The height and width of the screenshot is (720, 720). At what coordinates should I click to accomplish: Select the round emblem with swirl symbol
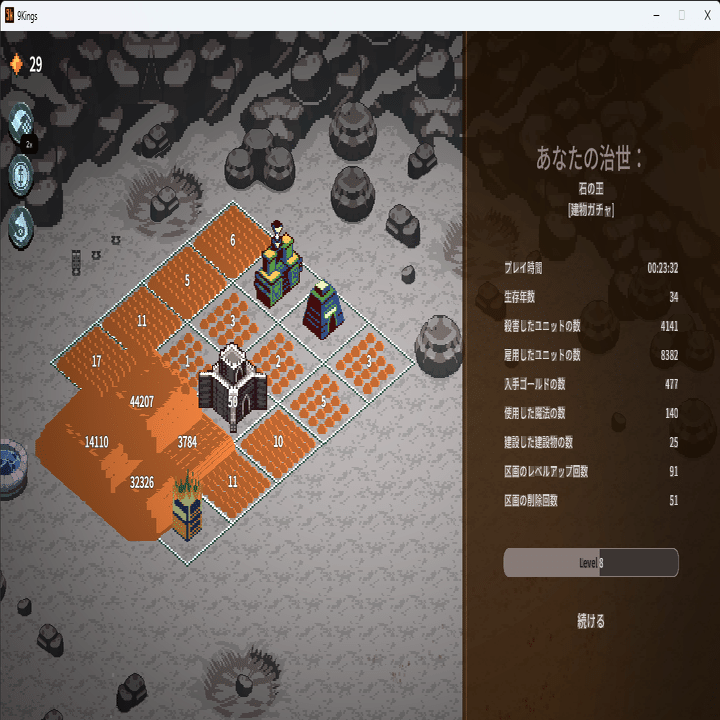21,225
